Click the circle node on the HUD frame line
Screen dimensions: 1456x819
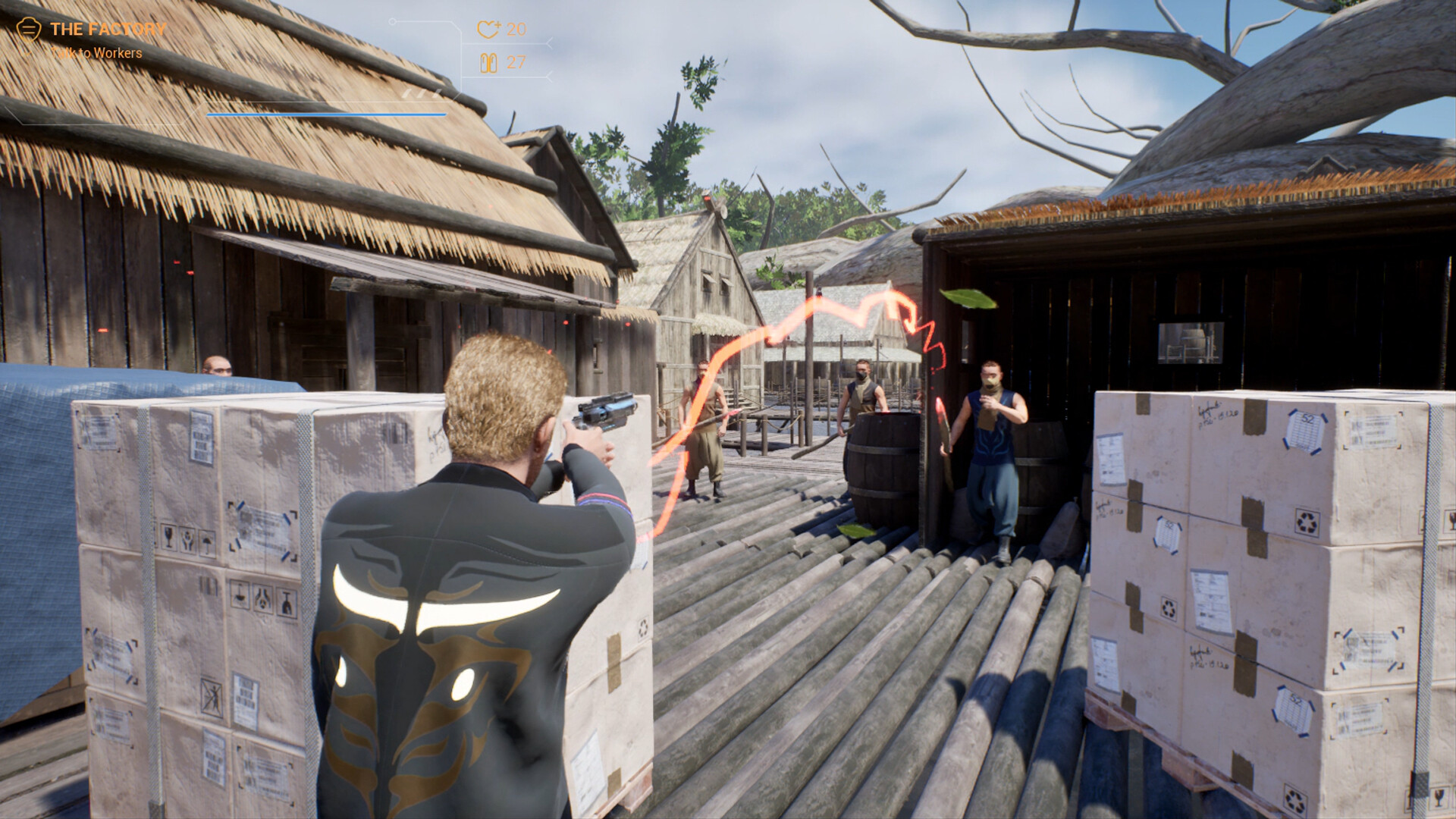(x=392, y=21)
